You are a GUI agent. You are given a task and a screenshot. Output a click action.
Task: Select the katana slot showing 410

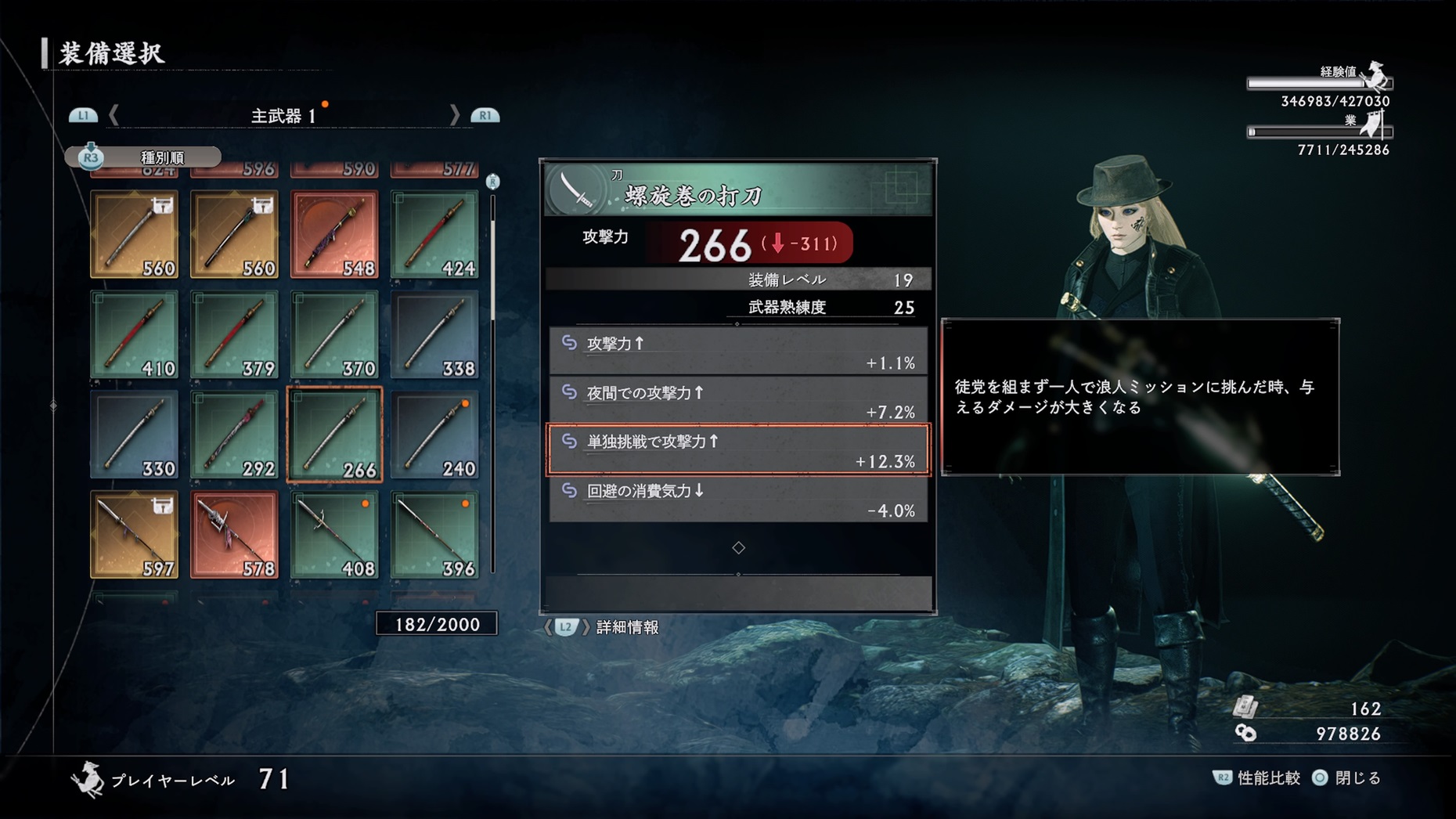134,334
